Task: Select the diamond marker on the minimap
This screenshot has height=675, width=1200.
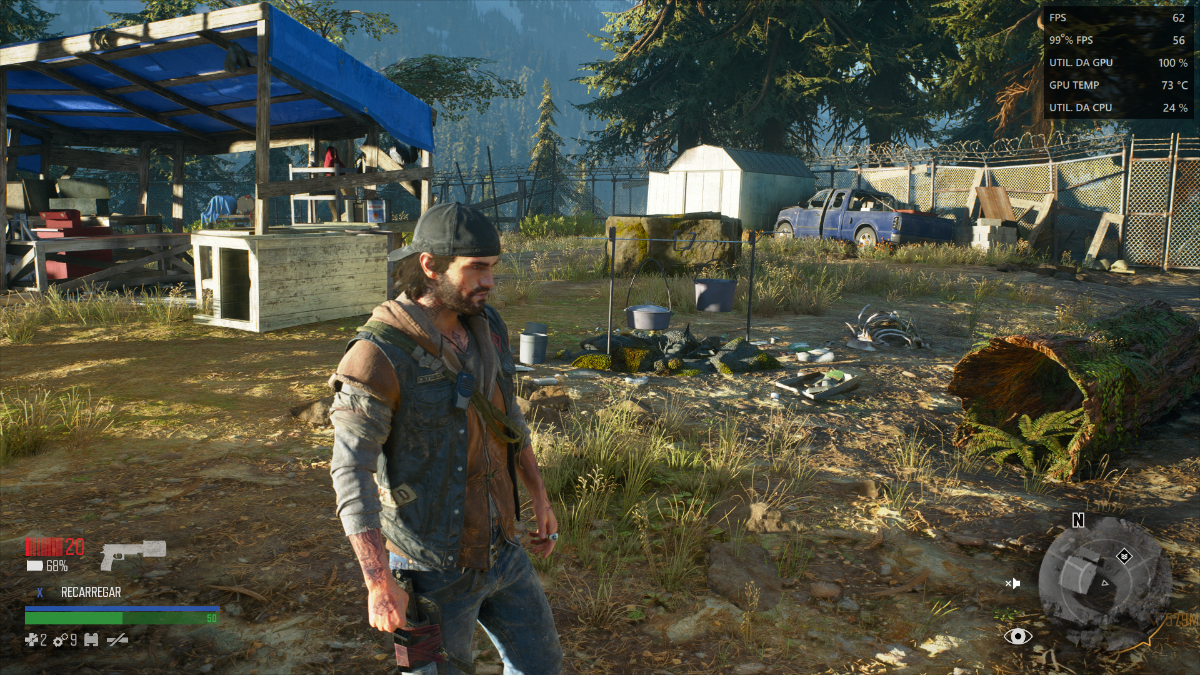Action: (1124, 555)
